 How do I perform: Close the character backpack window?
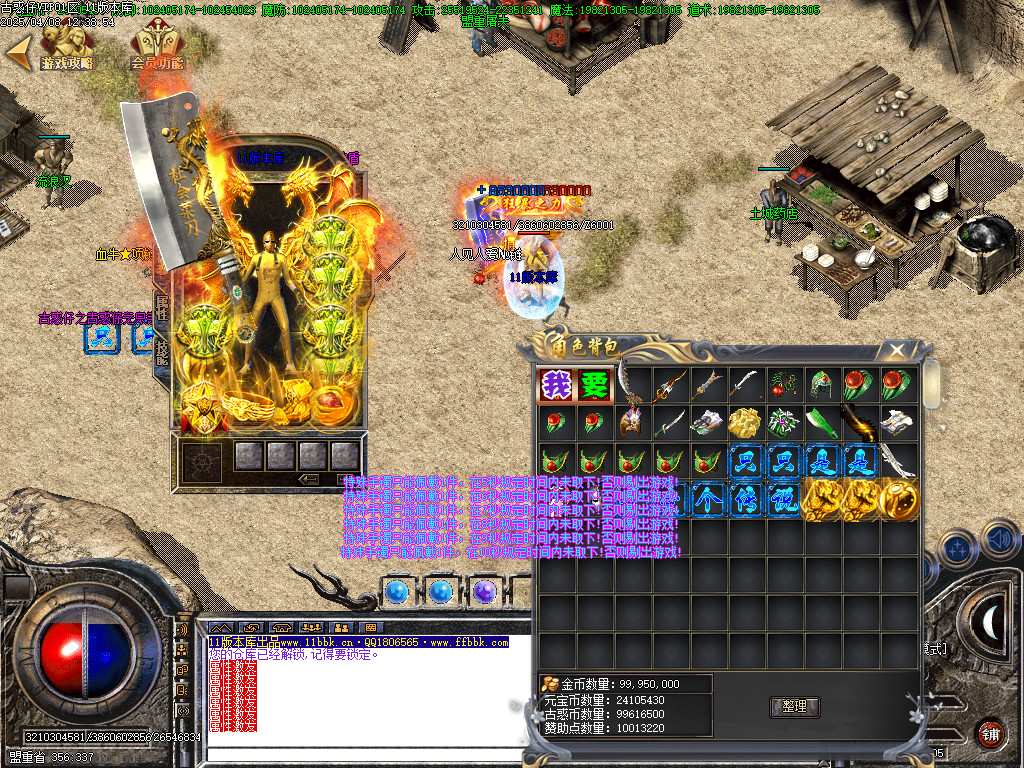[x=897, y=350]
